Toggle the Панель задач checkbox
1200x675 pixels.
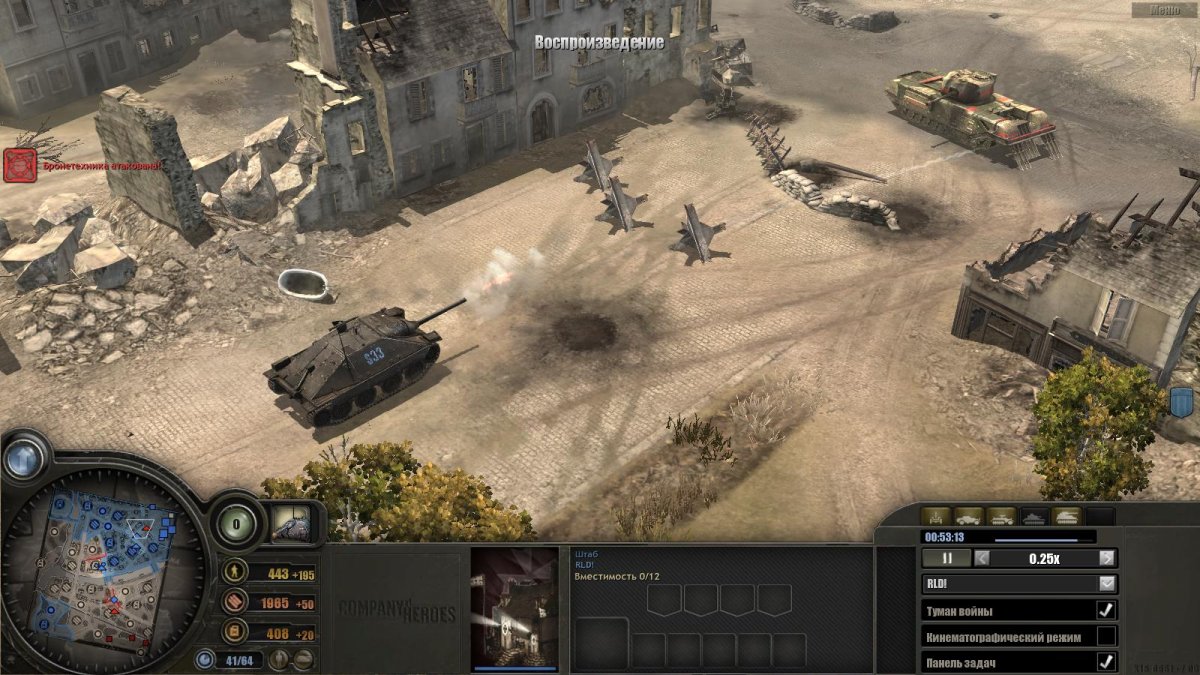(x=1106, y=661)
